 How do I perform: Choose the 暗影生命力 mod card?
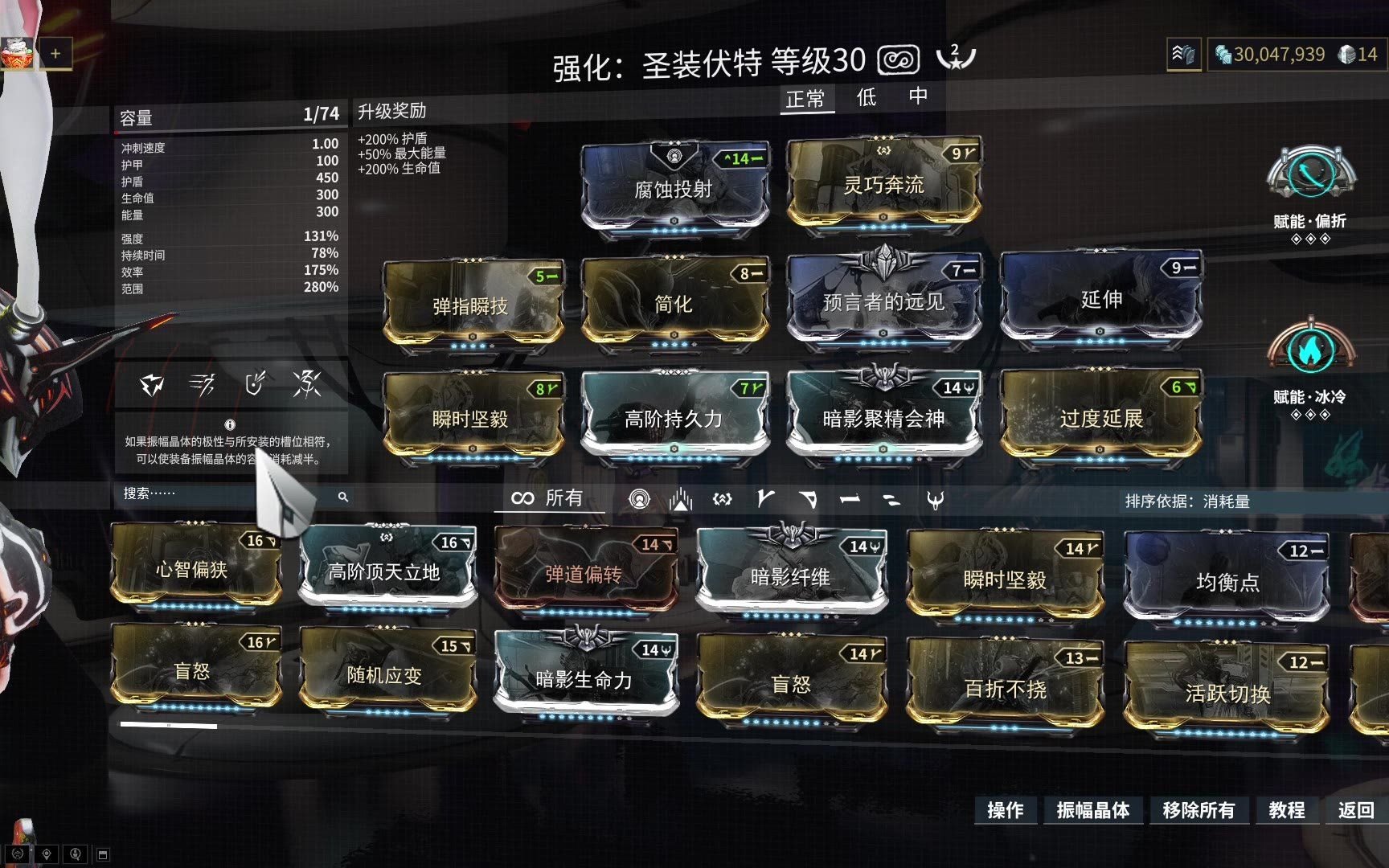tap(584, 679)
